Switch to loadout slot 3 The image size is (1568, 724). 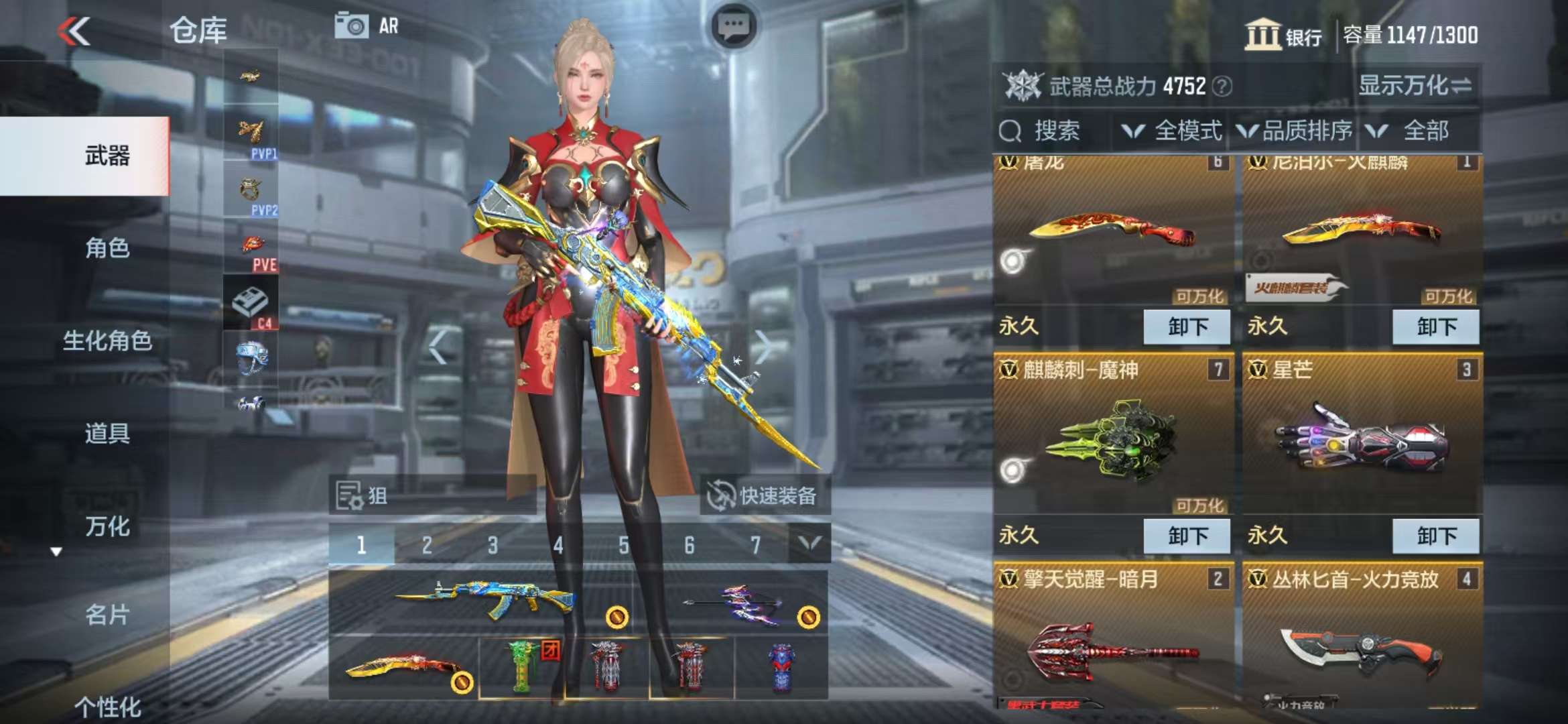click(x=493, y=545)
